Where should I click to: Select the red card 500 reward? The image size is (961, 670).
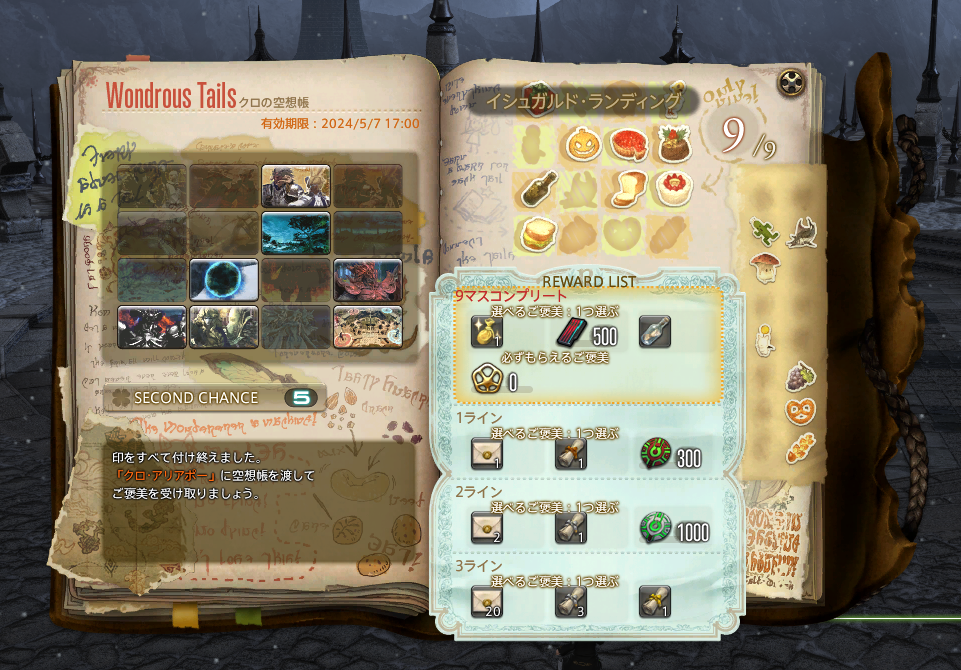pos(570,331)
